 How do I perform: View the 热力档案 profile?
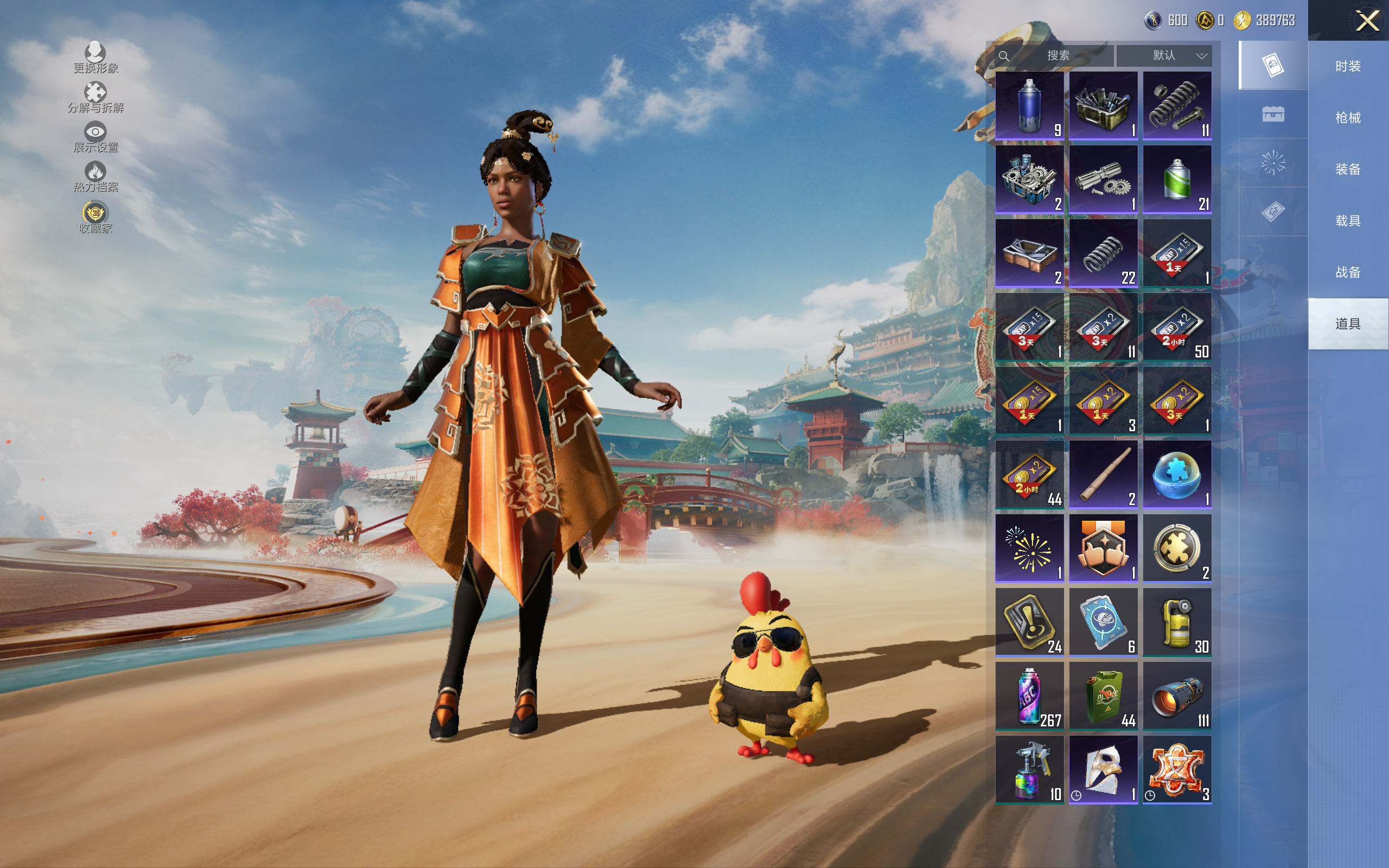95,176
